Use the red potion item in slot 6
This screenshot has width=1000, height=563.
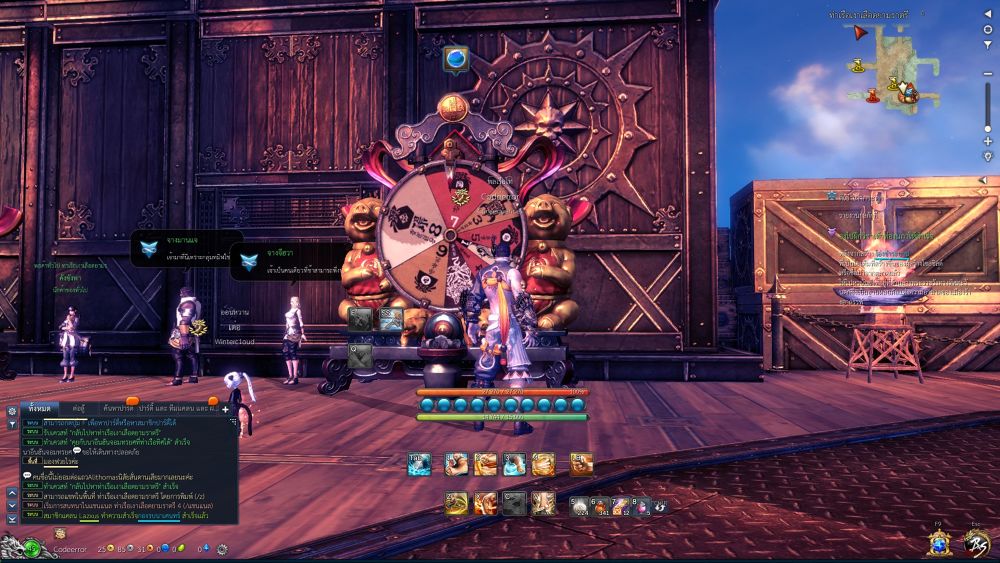coord(600,504)
